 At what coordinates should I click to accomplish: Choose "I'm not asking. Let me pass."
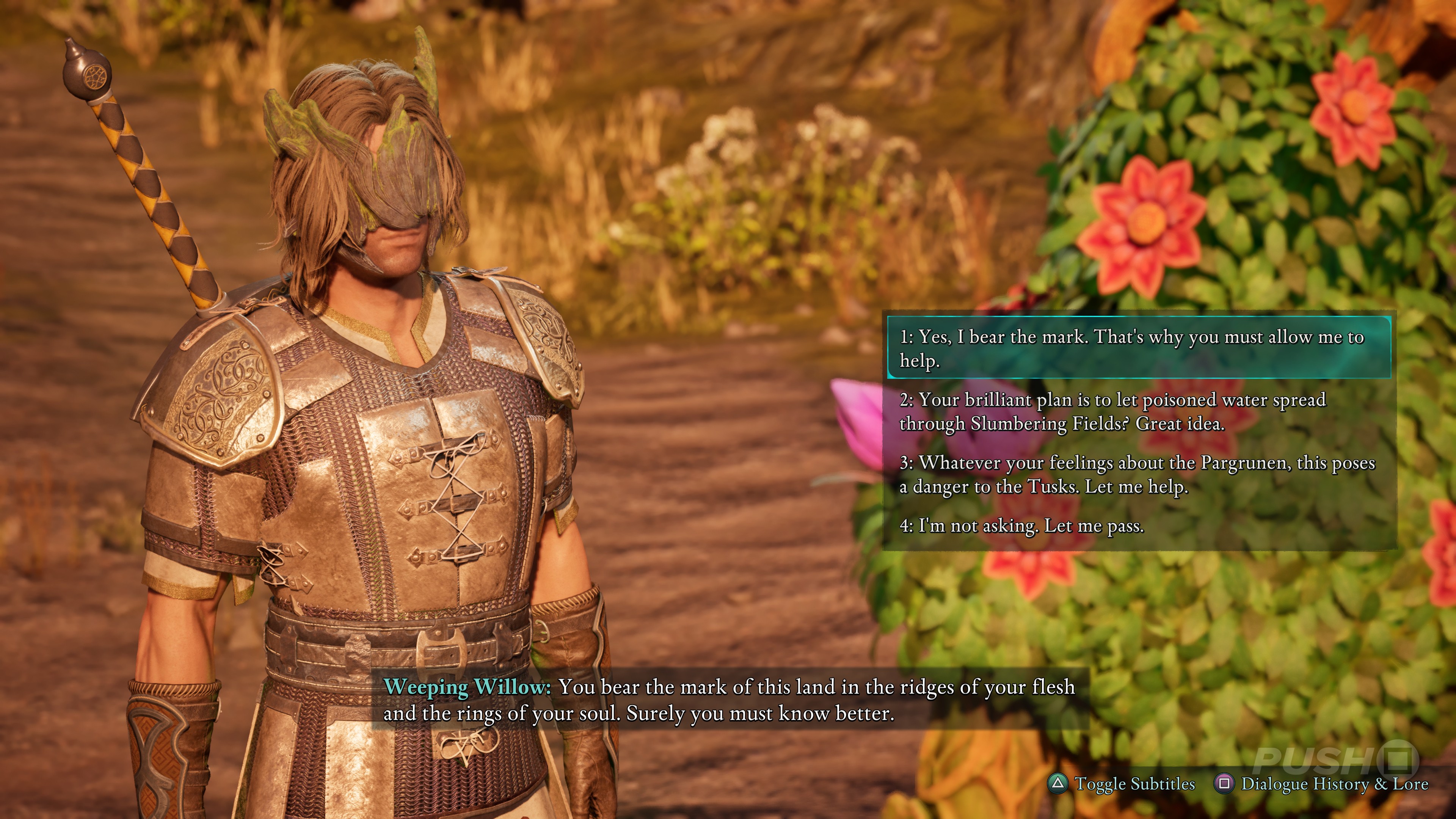[1022, 526]
